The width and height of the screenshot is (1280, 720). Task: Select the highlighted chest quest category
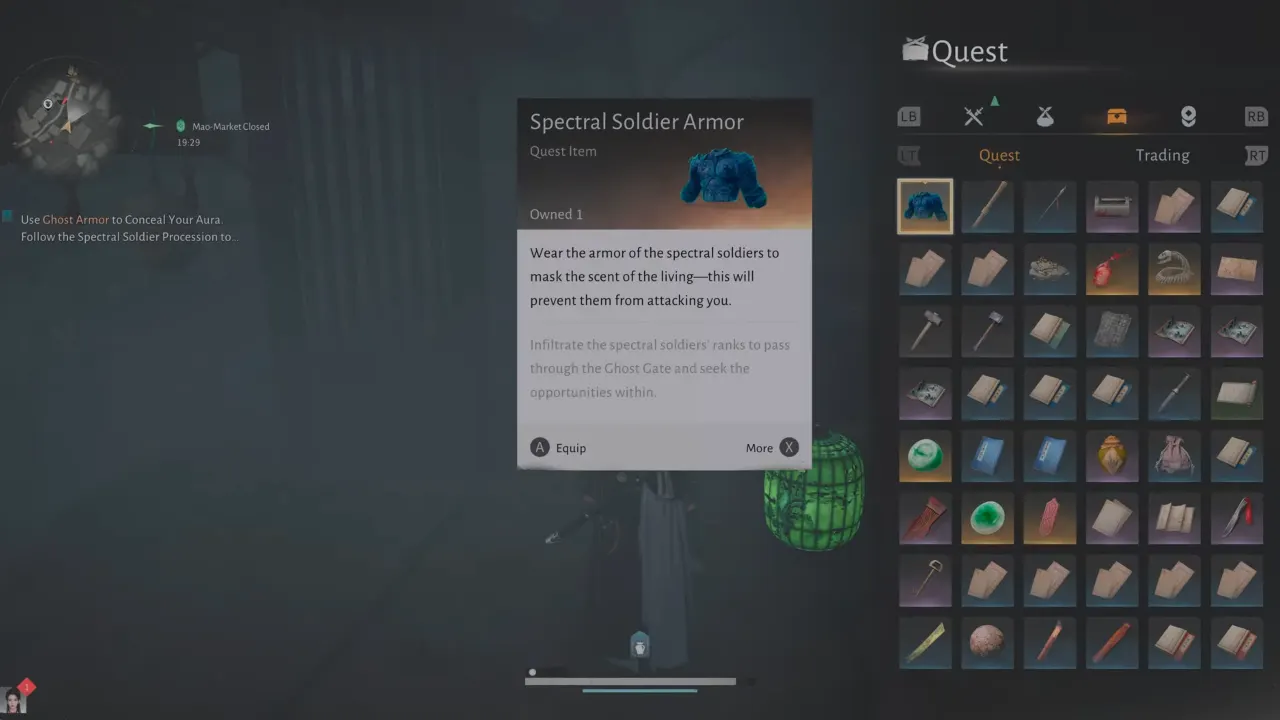point(1117,115)
